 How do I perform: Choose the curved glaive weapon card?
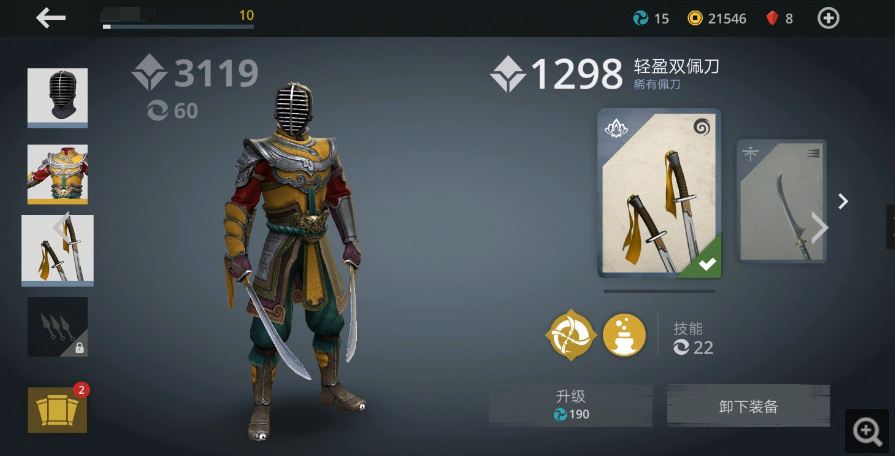(x=781, y=201)
